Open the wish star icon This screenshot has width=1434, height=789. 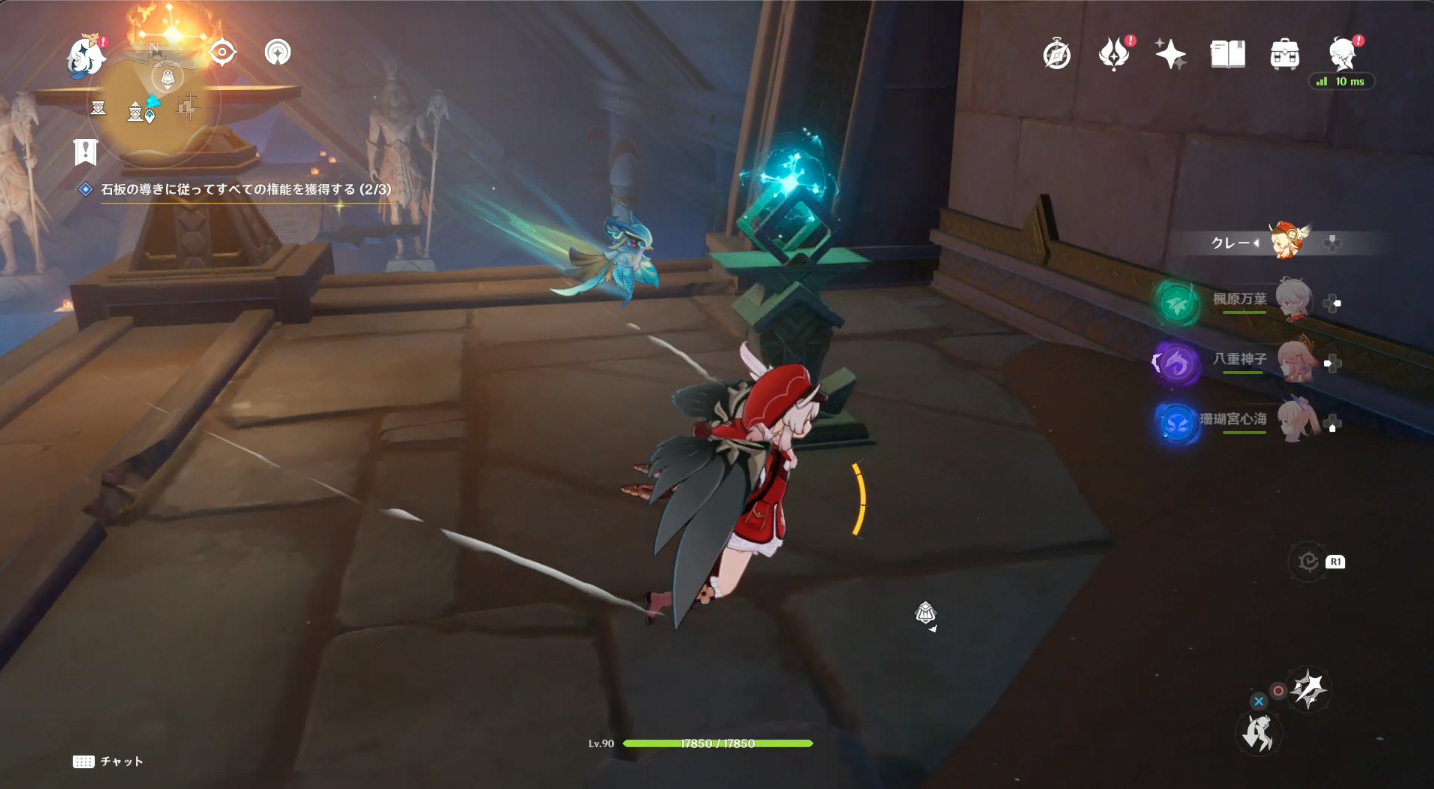1171,54
